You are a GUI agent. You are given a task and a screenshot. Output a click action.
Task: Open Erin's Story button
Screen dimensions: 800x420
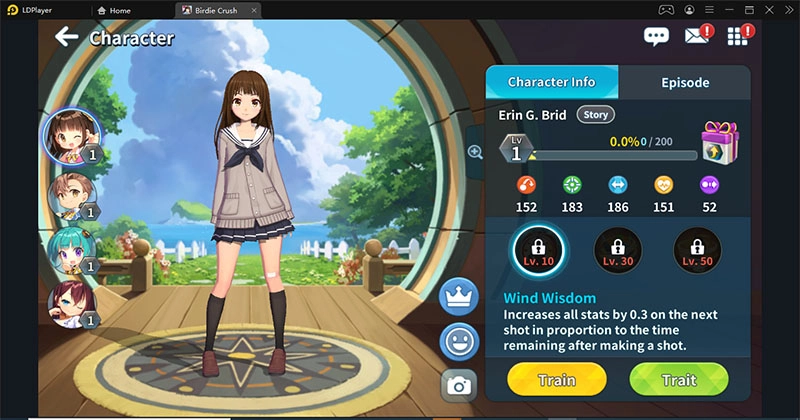[596, 115]
